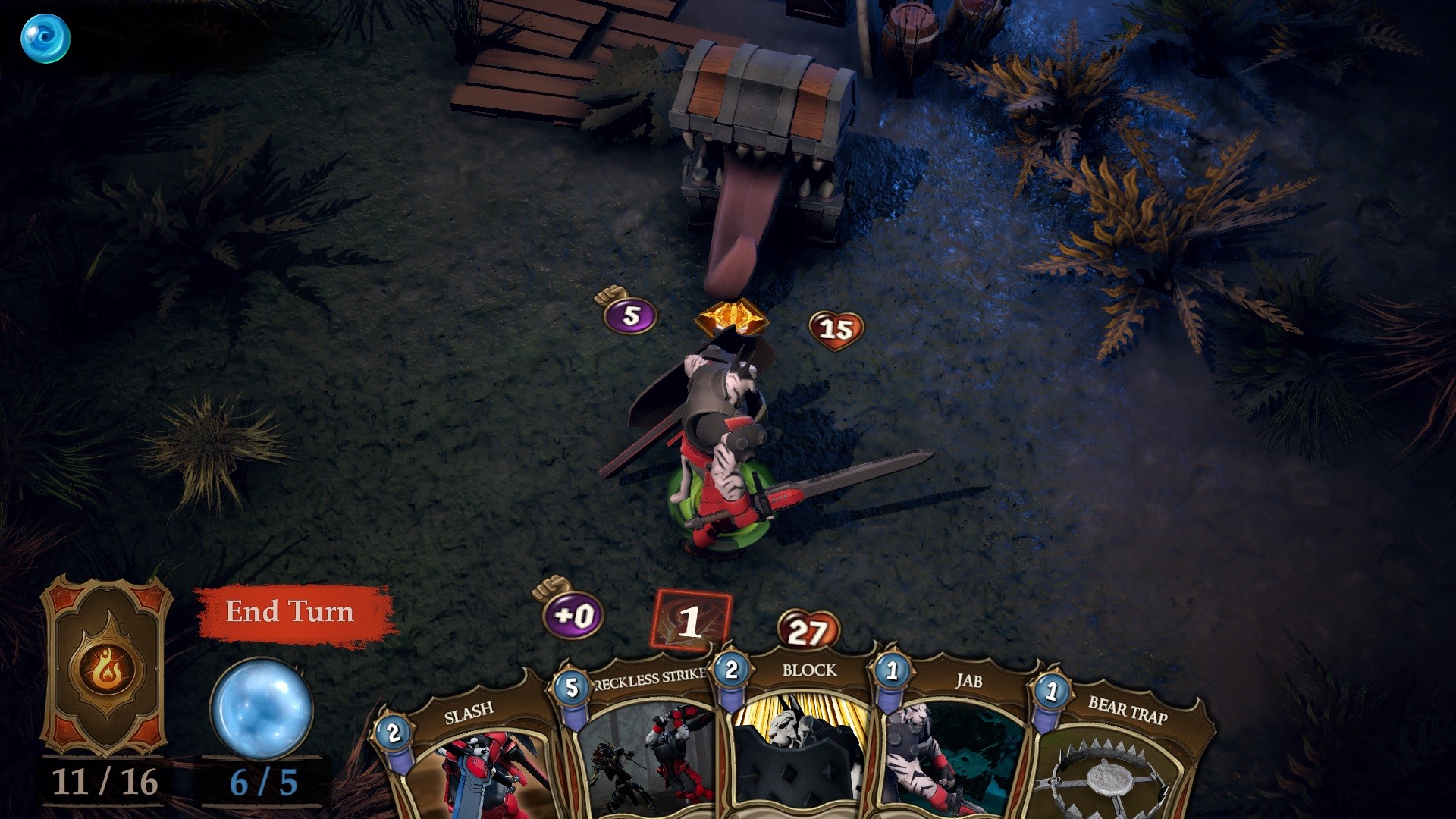Click the blue swirl orb icon
Image resolution: width=1456 pixels, height=819 pixels.
pyautogui.click(x=45, y=39)
